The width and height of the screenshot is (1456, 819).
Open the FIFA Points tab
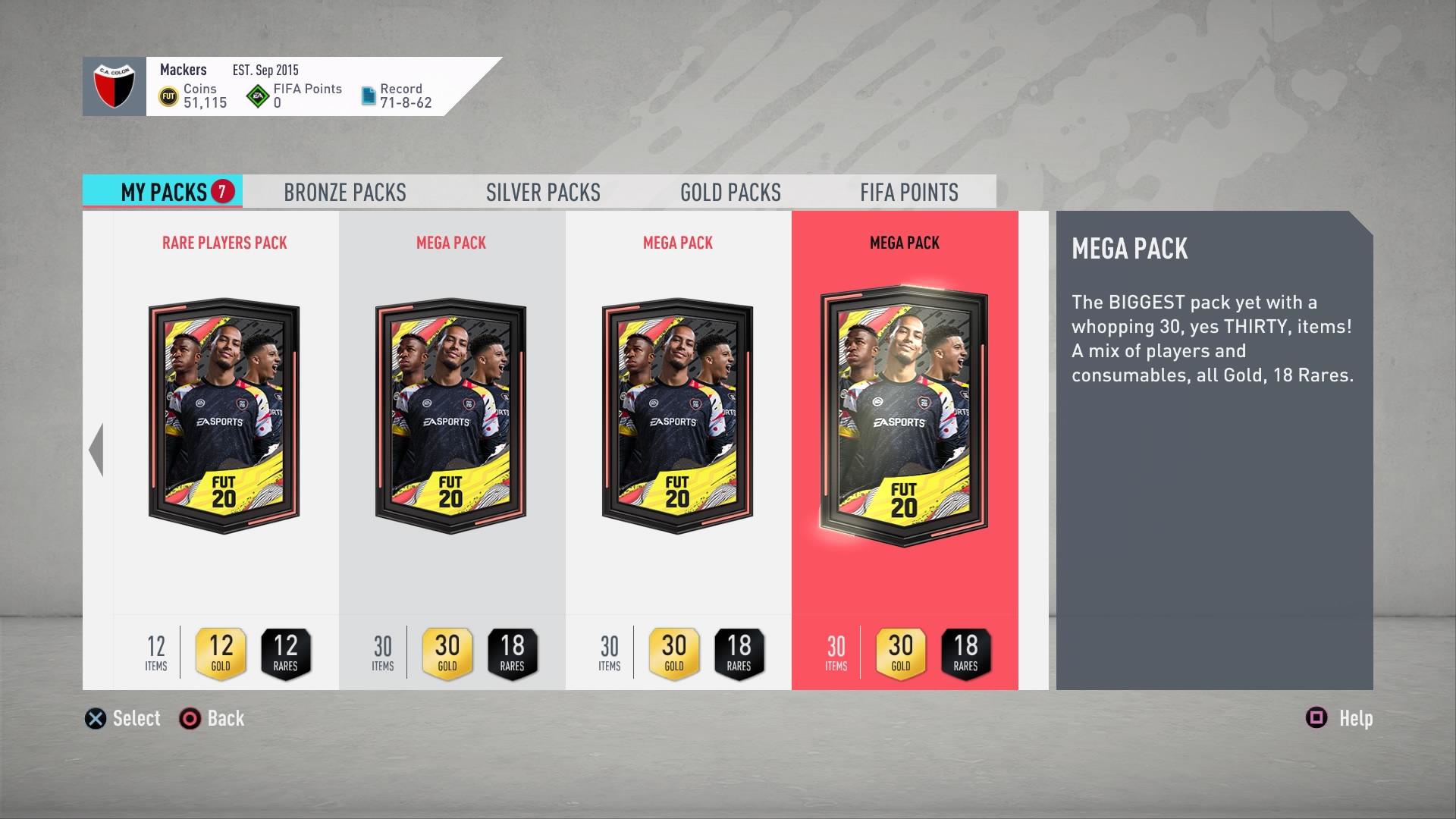908,193
